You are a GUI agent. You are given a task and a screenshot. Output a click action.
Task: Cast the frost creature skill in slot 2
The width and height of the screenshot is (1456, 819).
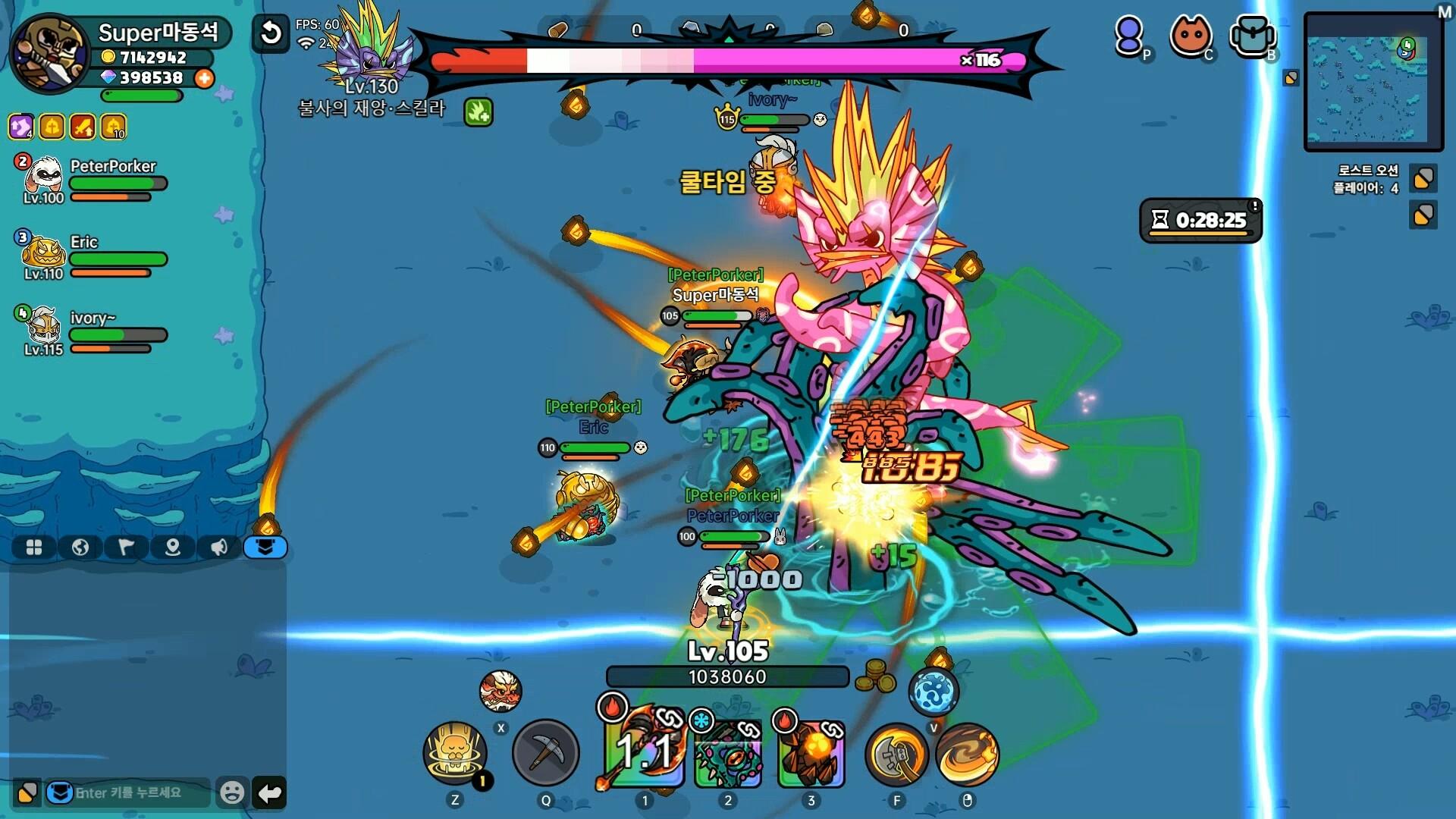click(x=726, y=755)
